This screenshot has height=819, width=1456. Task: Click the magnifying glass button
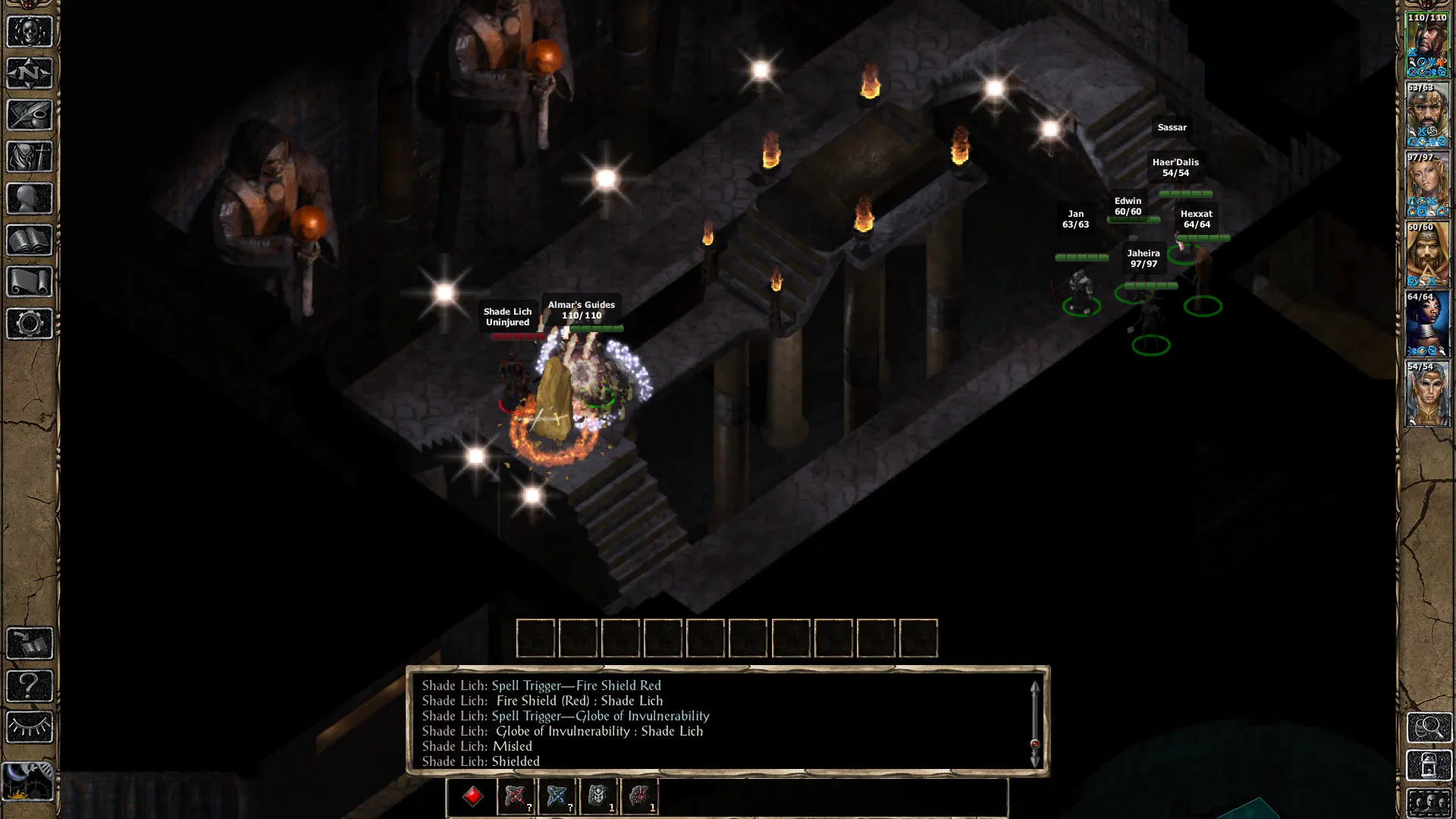coord(1429,727)
